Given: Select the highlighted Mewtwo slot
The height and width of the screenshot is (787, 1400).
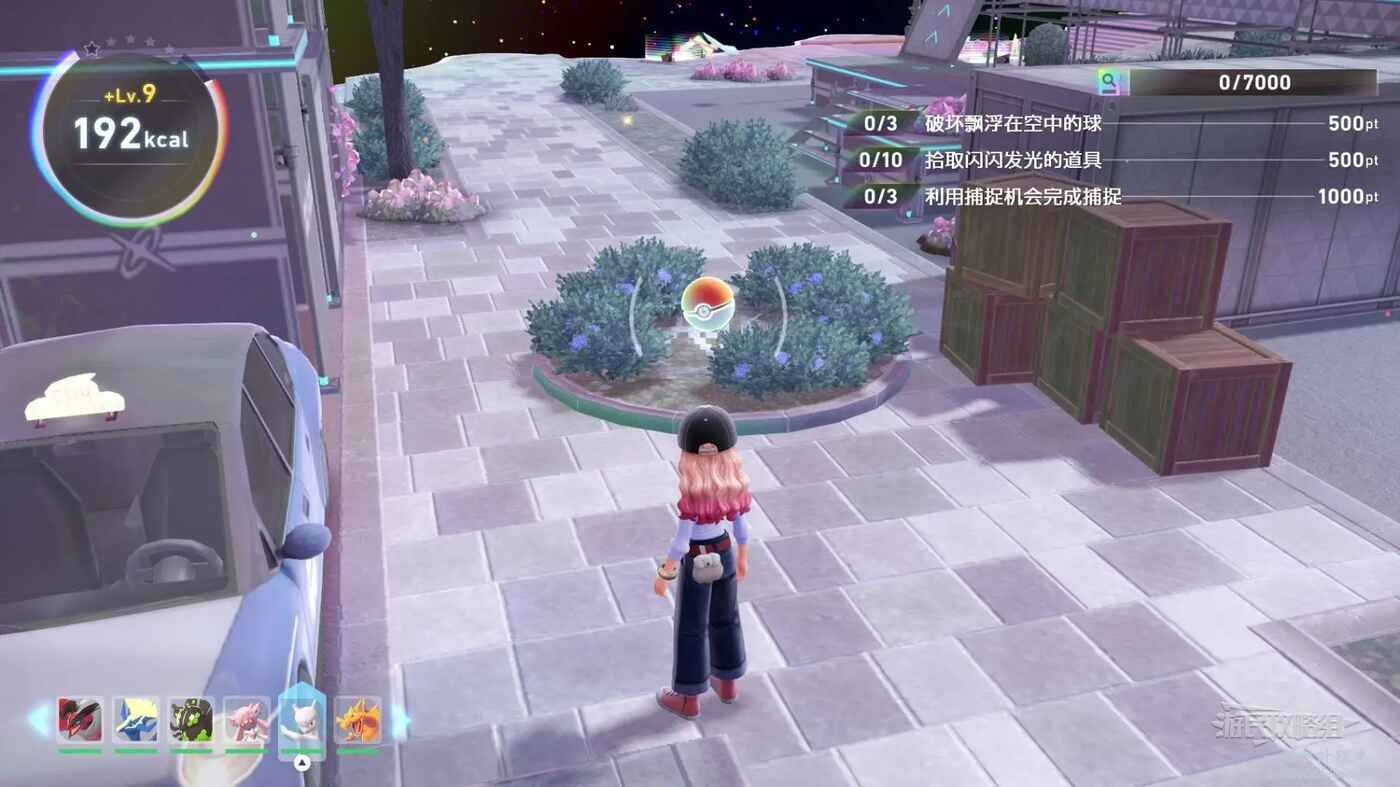Looking at the screenshot, I should (302, 718).
